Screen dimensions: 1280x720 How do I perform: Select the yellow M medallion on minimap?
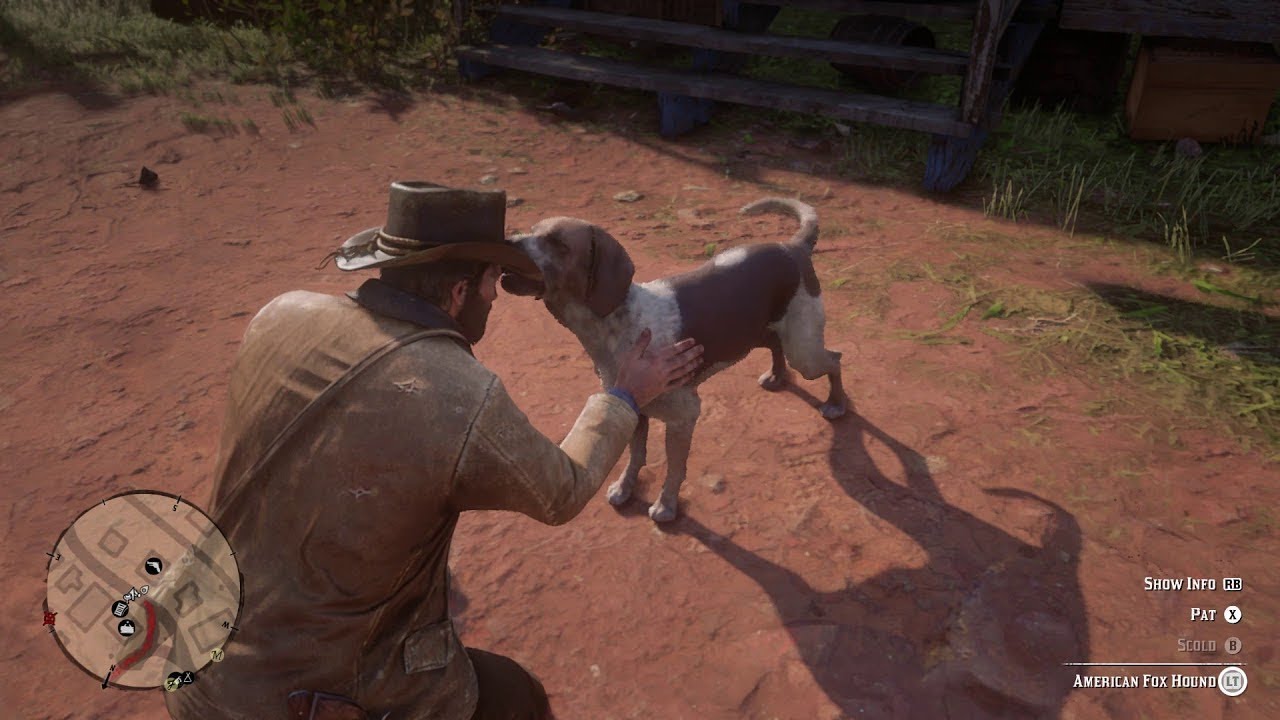[217, 654]
